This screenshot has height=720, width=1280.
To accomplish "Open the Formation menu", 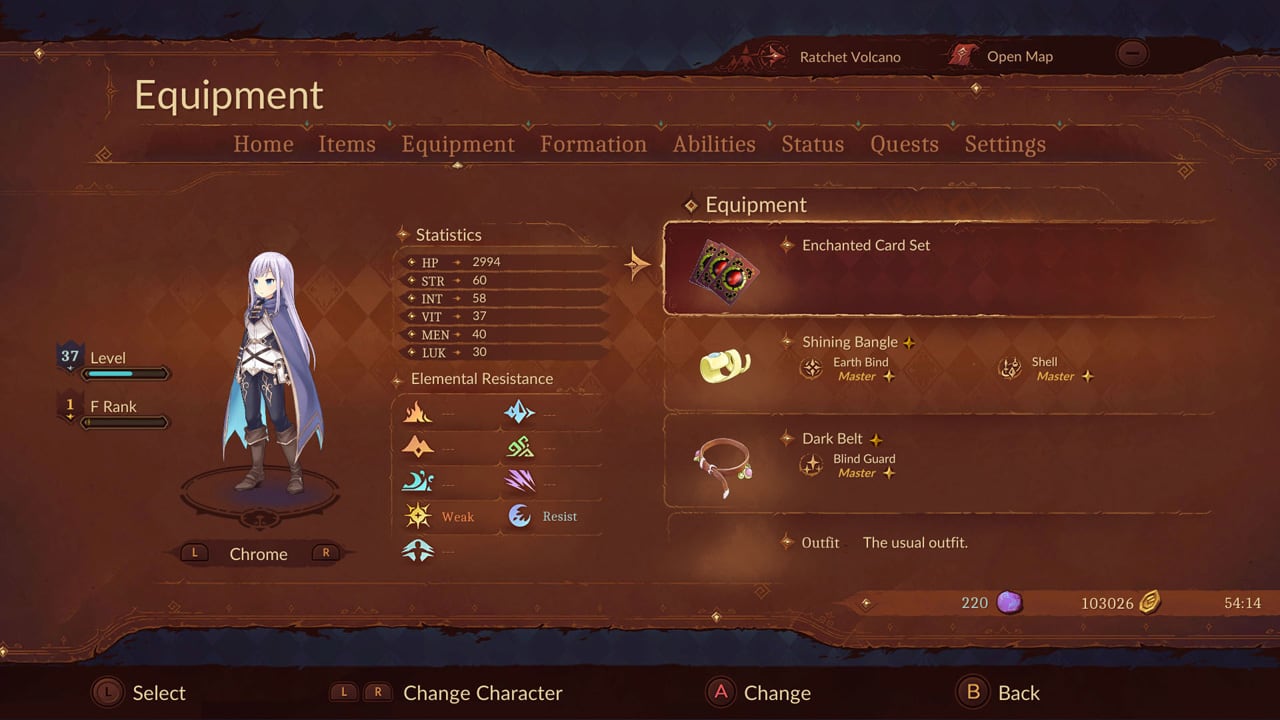I will click(x=592, y=144).
